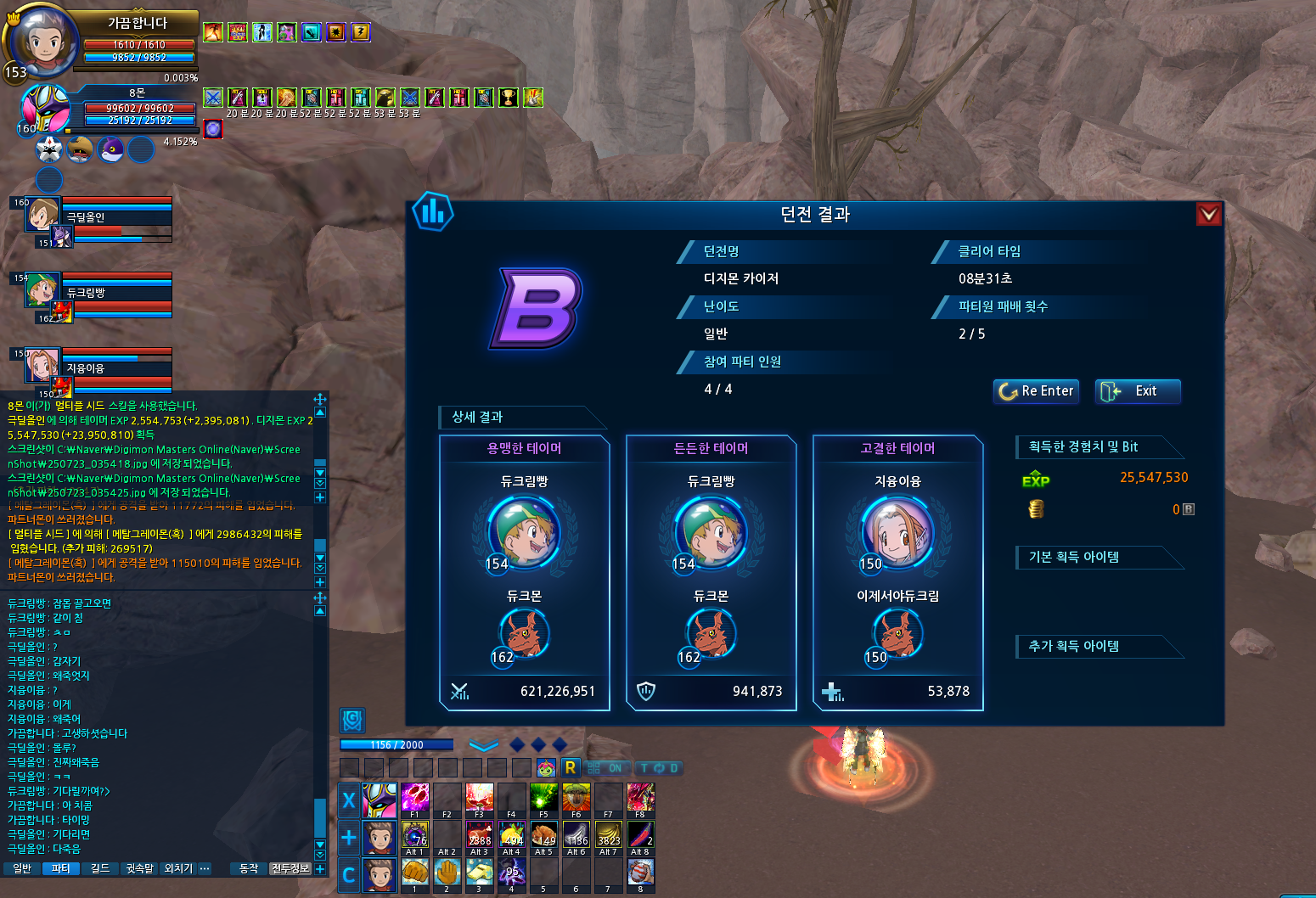The image size is (1316, 898).
Task: Select the 파티 chat tab
Action: 60,868
